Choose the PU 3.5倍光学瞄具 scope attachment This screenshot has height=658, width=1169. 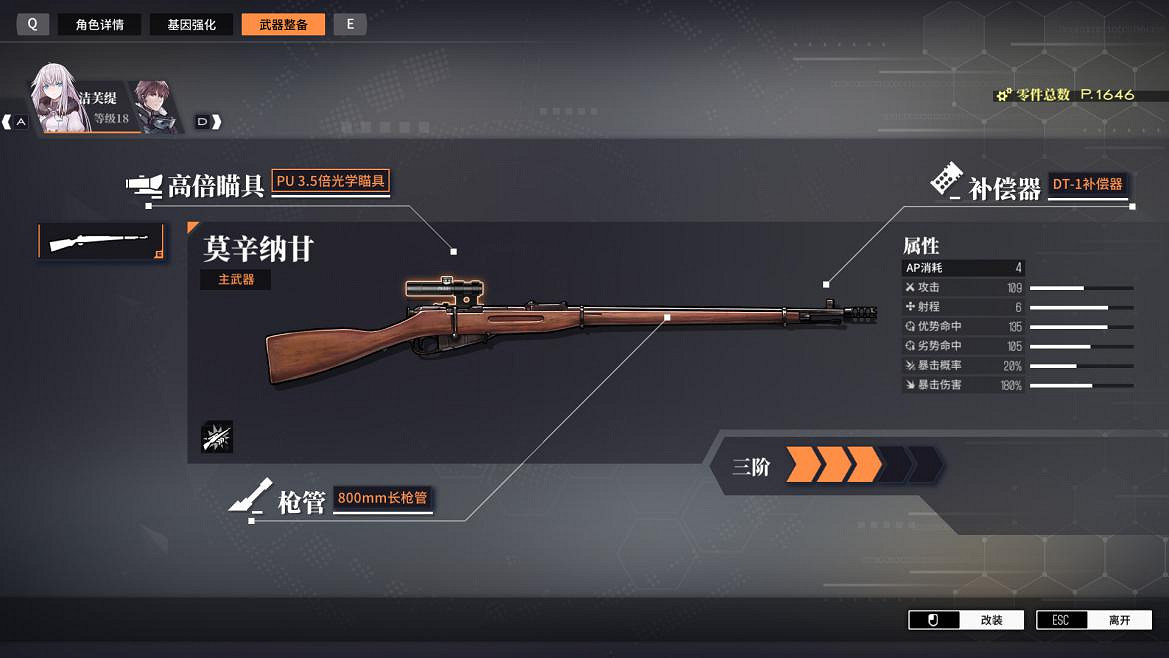331,182
